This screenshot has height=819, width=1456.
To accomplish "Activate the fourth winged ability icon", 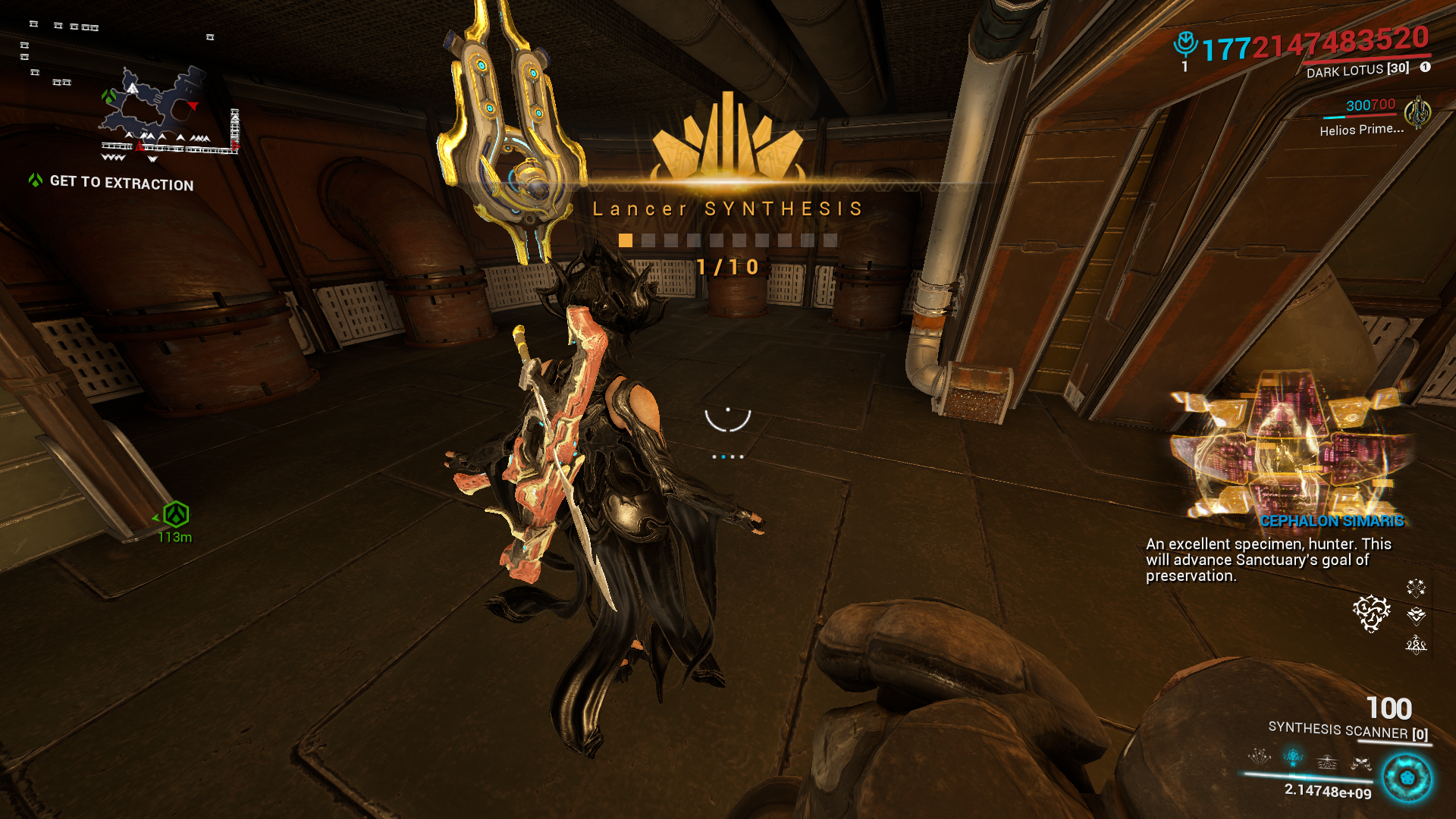I will coord(1361,764).
